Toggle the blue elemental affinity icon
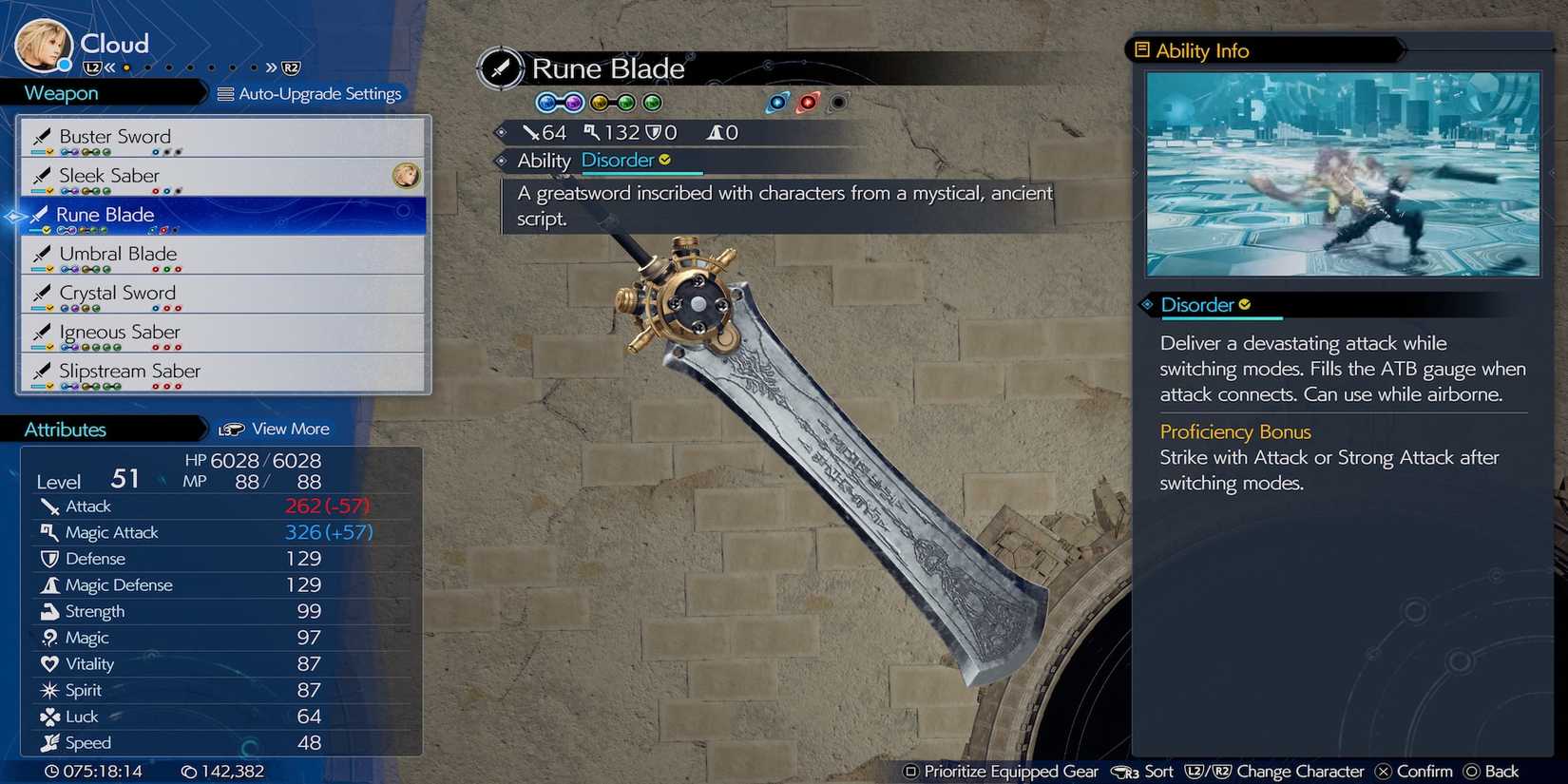The image size is (1568, 784). coord(777,102)
